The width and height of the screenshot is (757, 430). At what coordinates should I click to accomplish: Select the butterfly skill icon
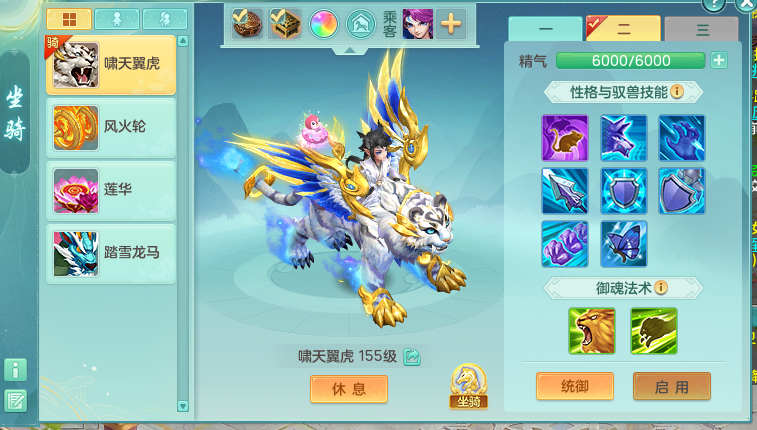(x=624, y=244)
